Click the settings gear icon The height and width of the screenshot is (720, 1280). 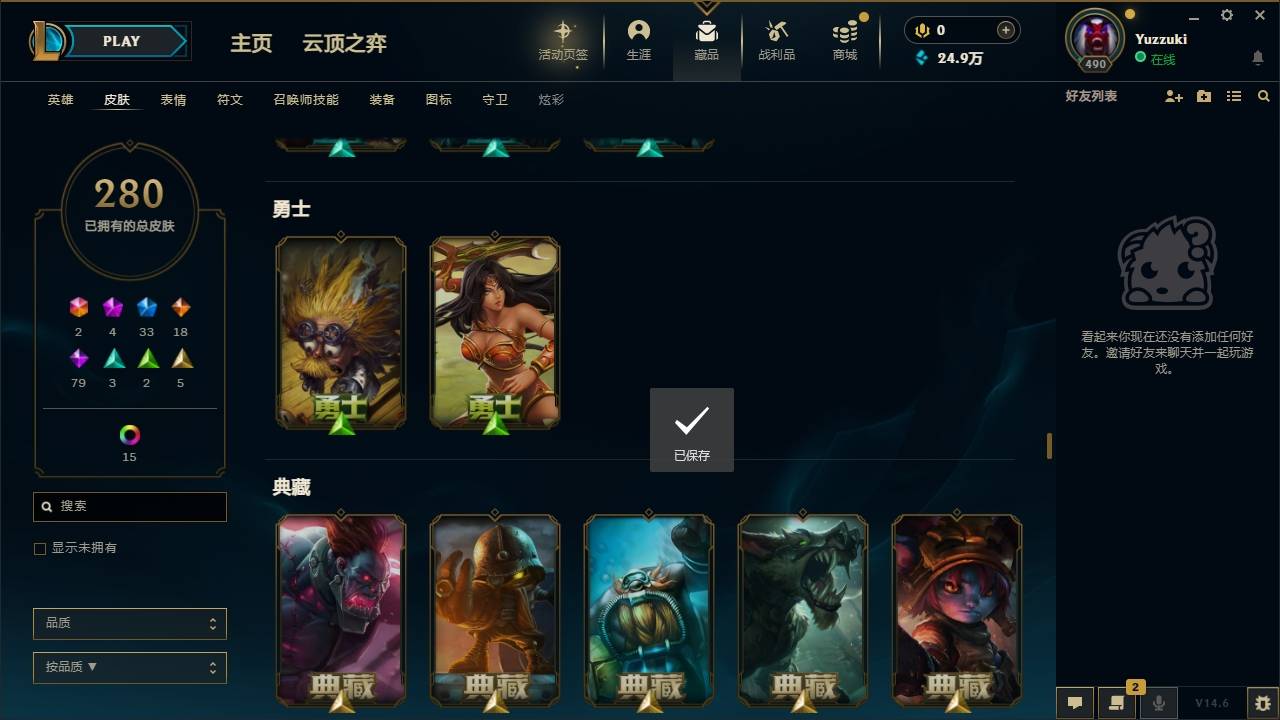(1226, 15)
